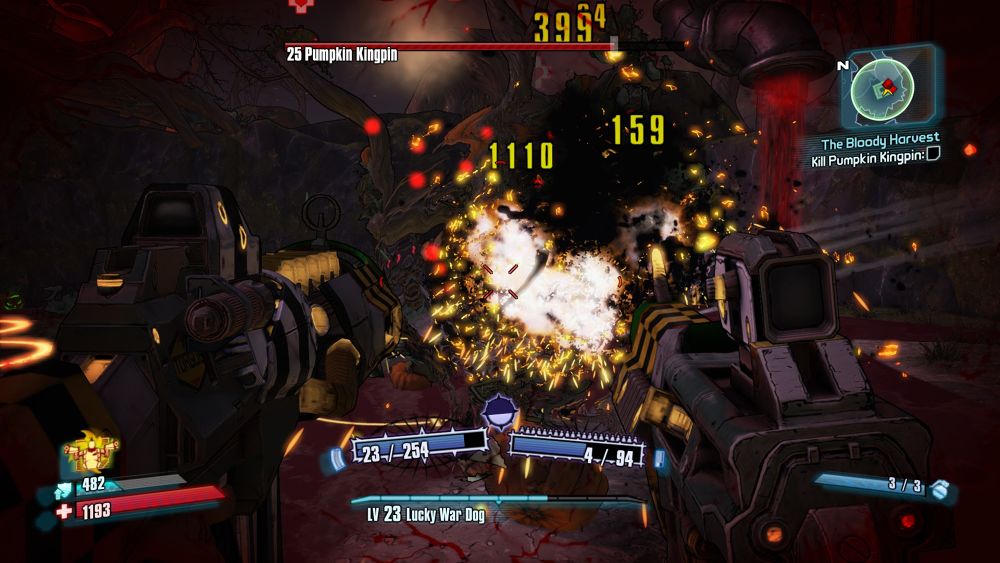Image resolution: width=1000 pixels, height=563 pixels.
Task: Select the shield icon beside 482
Action: point(64,485)
